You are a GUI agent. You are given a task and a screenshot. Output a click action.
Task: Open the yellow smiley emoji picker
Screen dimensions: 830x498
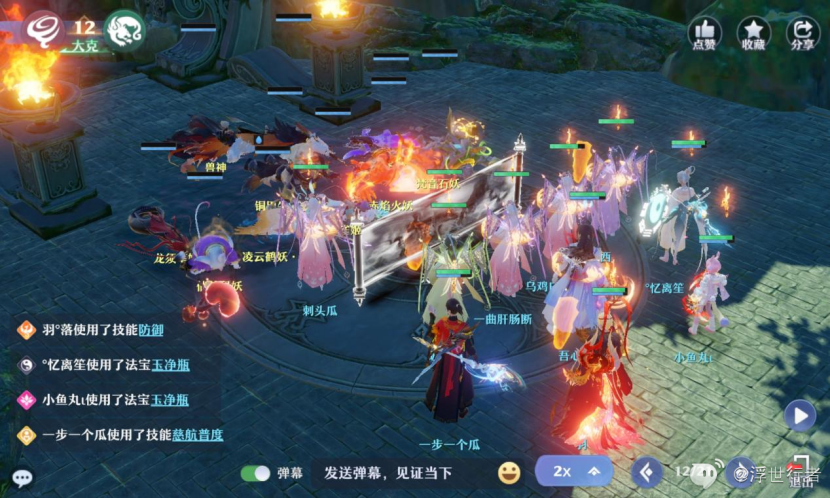click(x=509, y=472)
